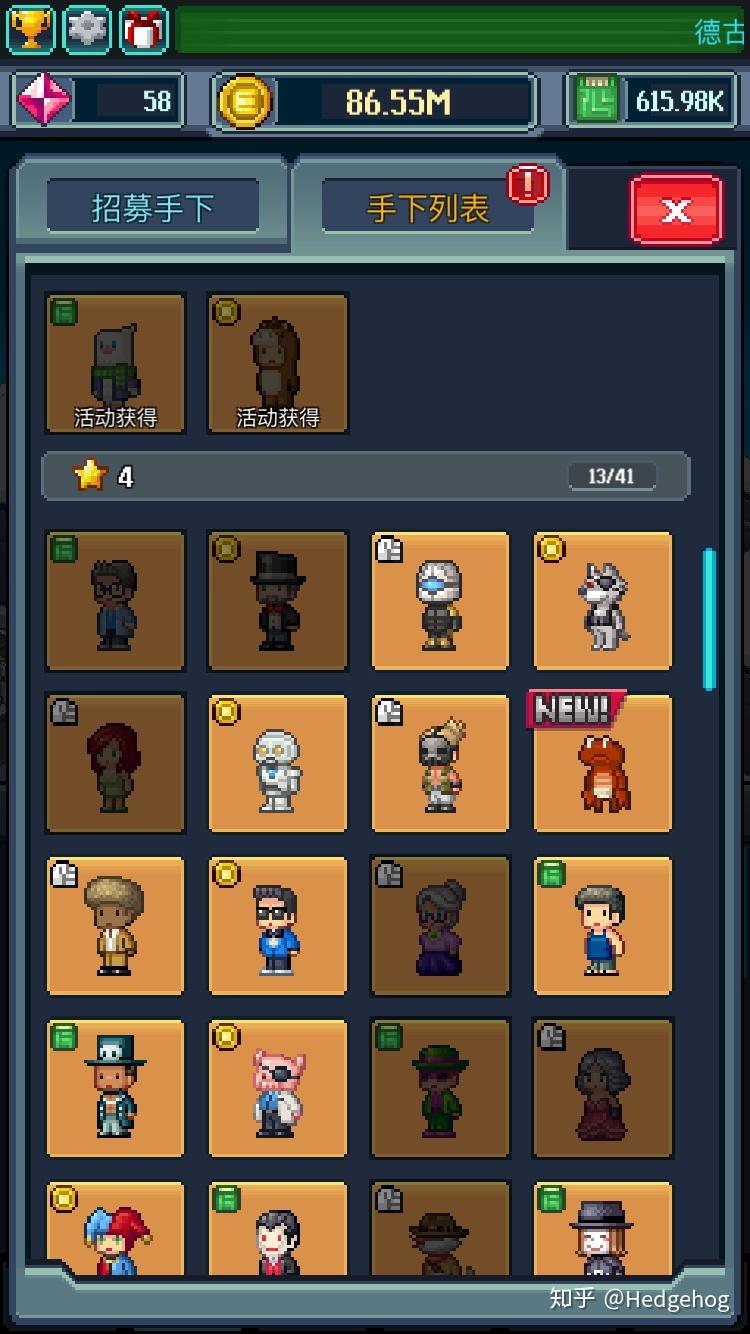
Task: Pick the sunglasses man in blue jacket
Action: (x=277, y=926)
